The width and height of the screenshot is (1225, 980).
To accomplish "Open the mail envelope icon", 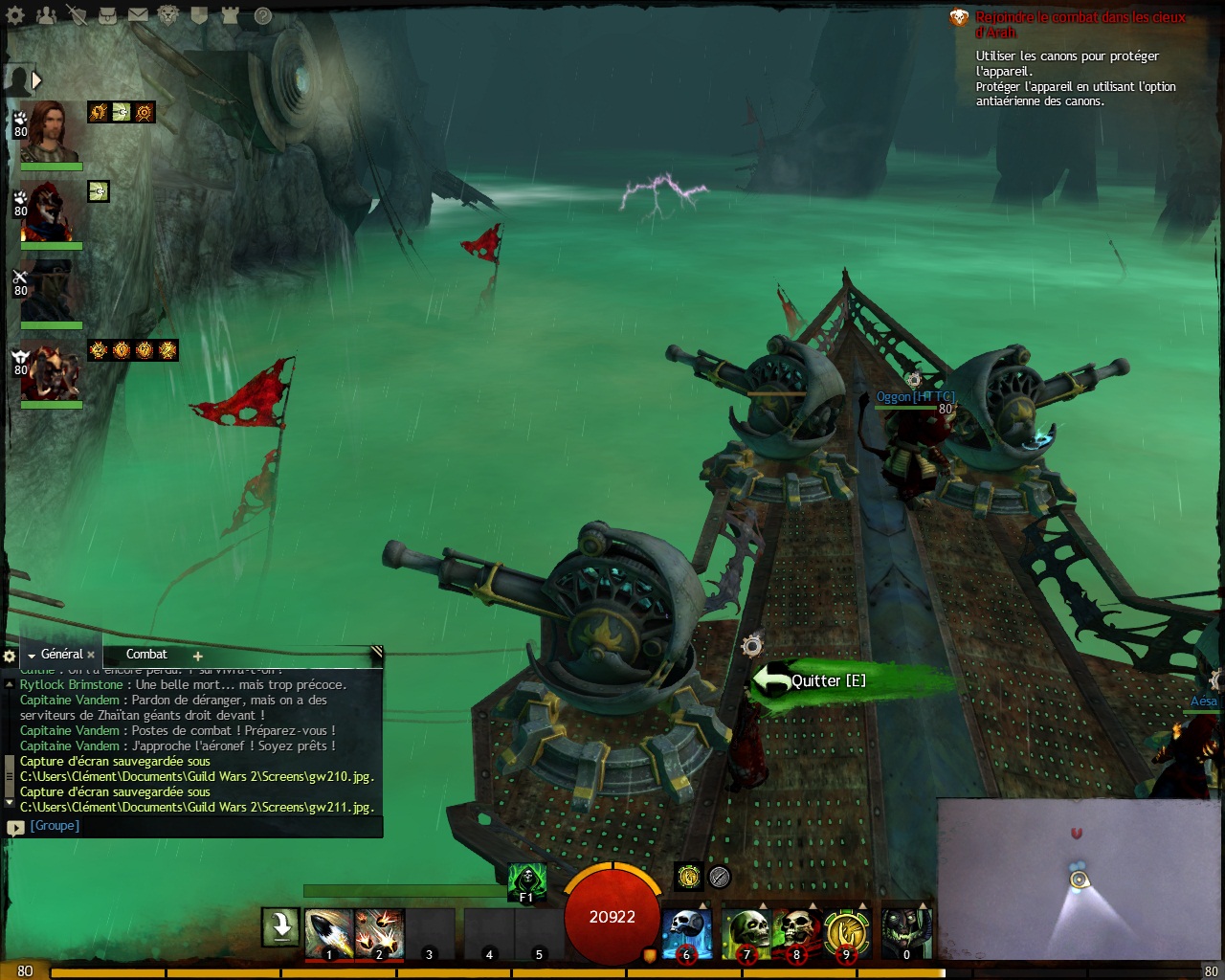I will point(138,15).
